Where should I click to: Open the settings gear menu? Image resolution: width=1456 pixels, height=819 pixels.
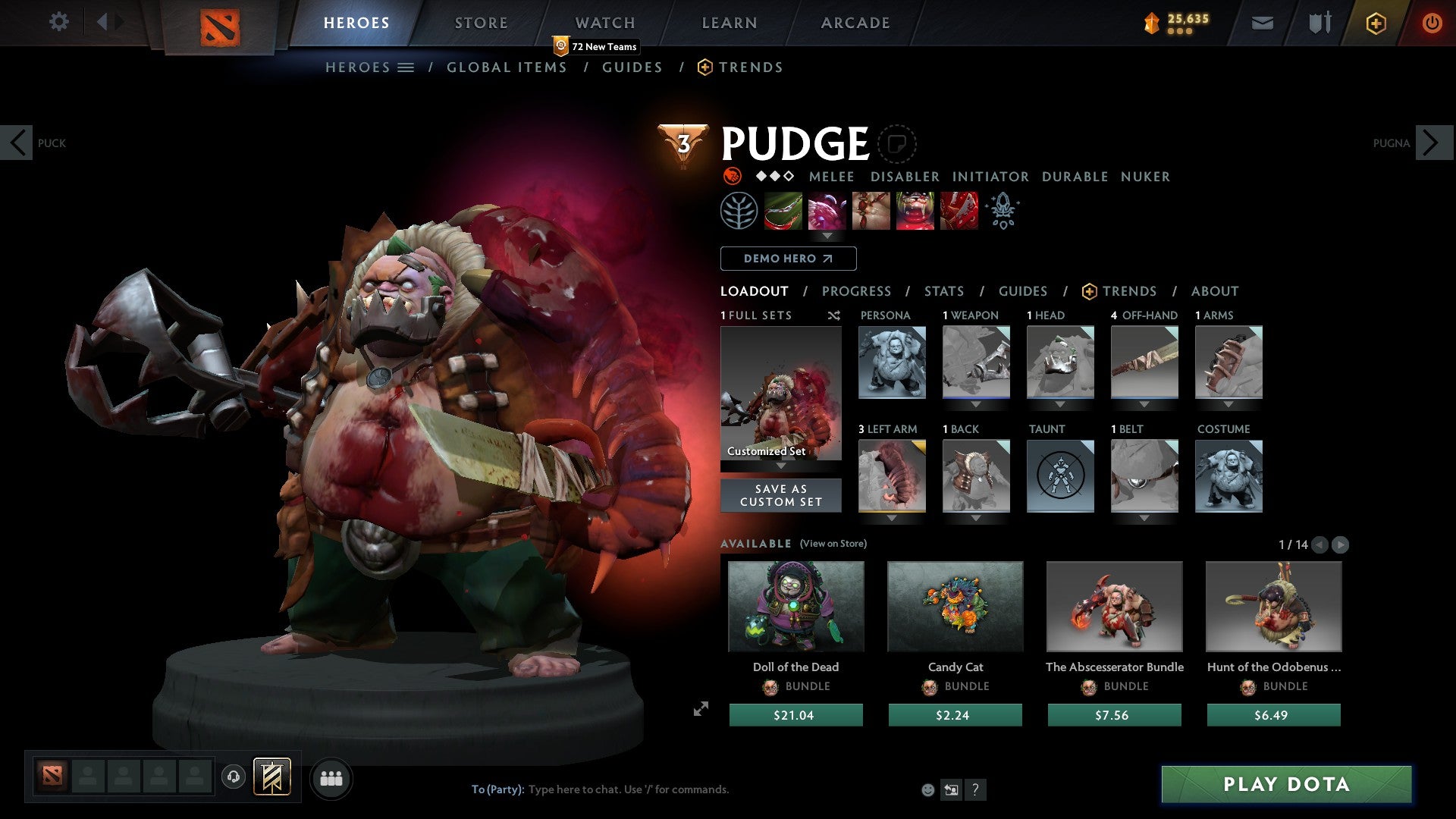[59, 22]
